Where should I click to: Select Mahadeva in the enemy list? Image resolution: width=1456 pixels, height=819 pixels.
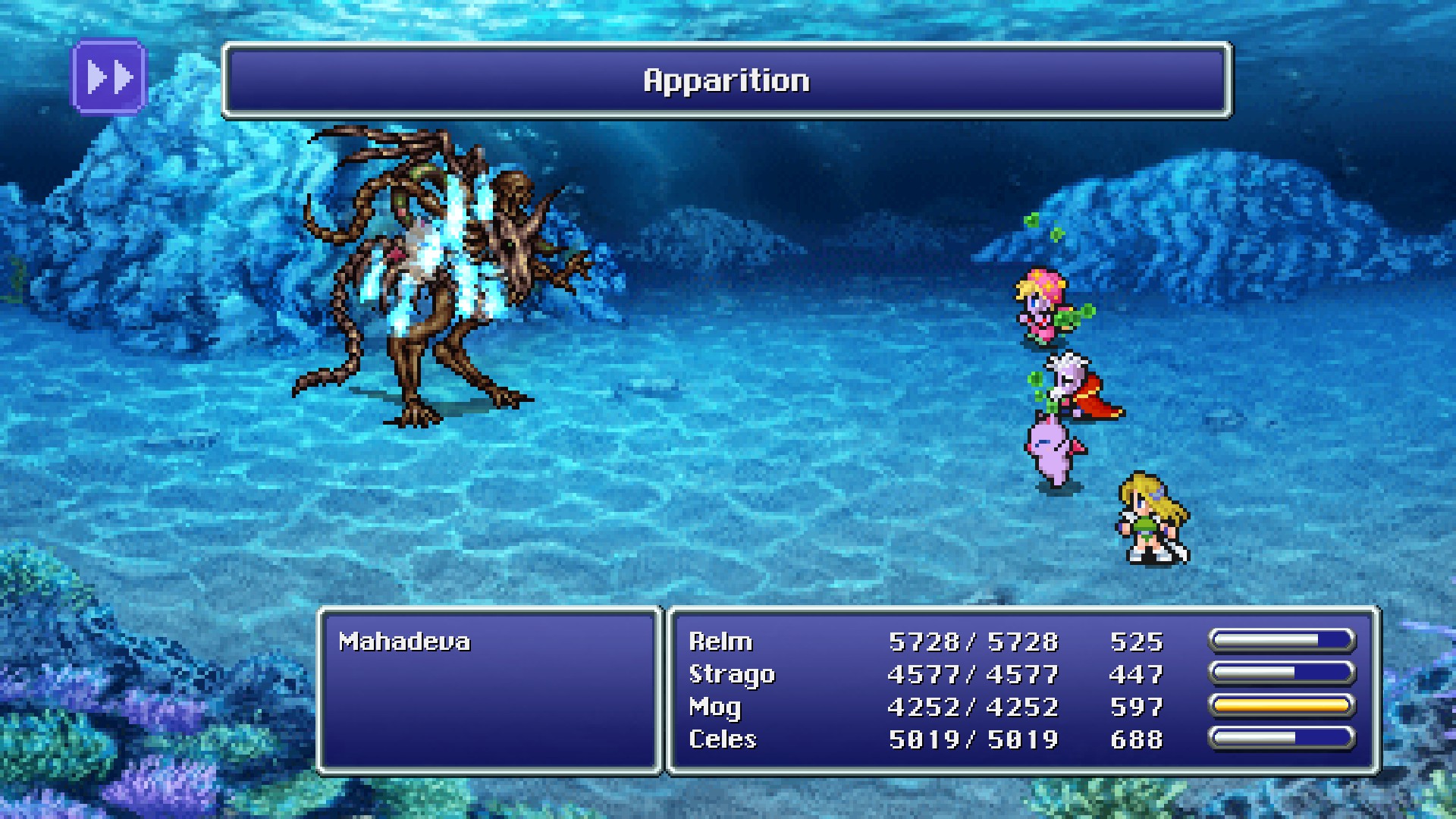pos(404,642)
